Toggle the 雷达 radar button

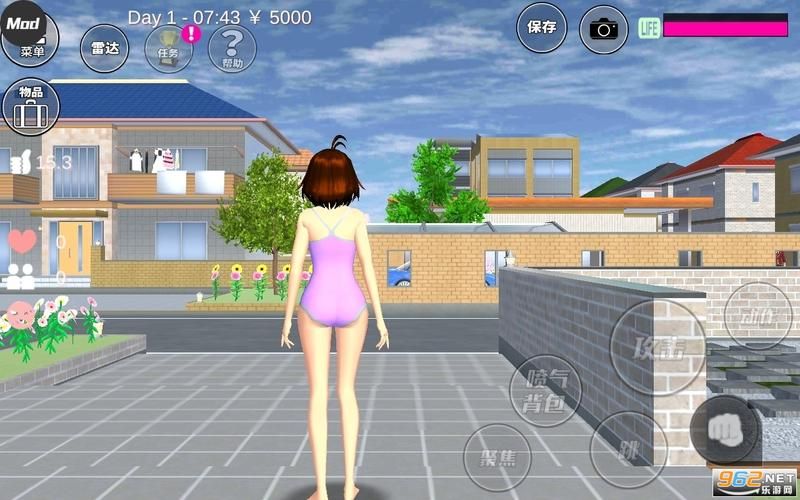[104, 48]
